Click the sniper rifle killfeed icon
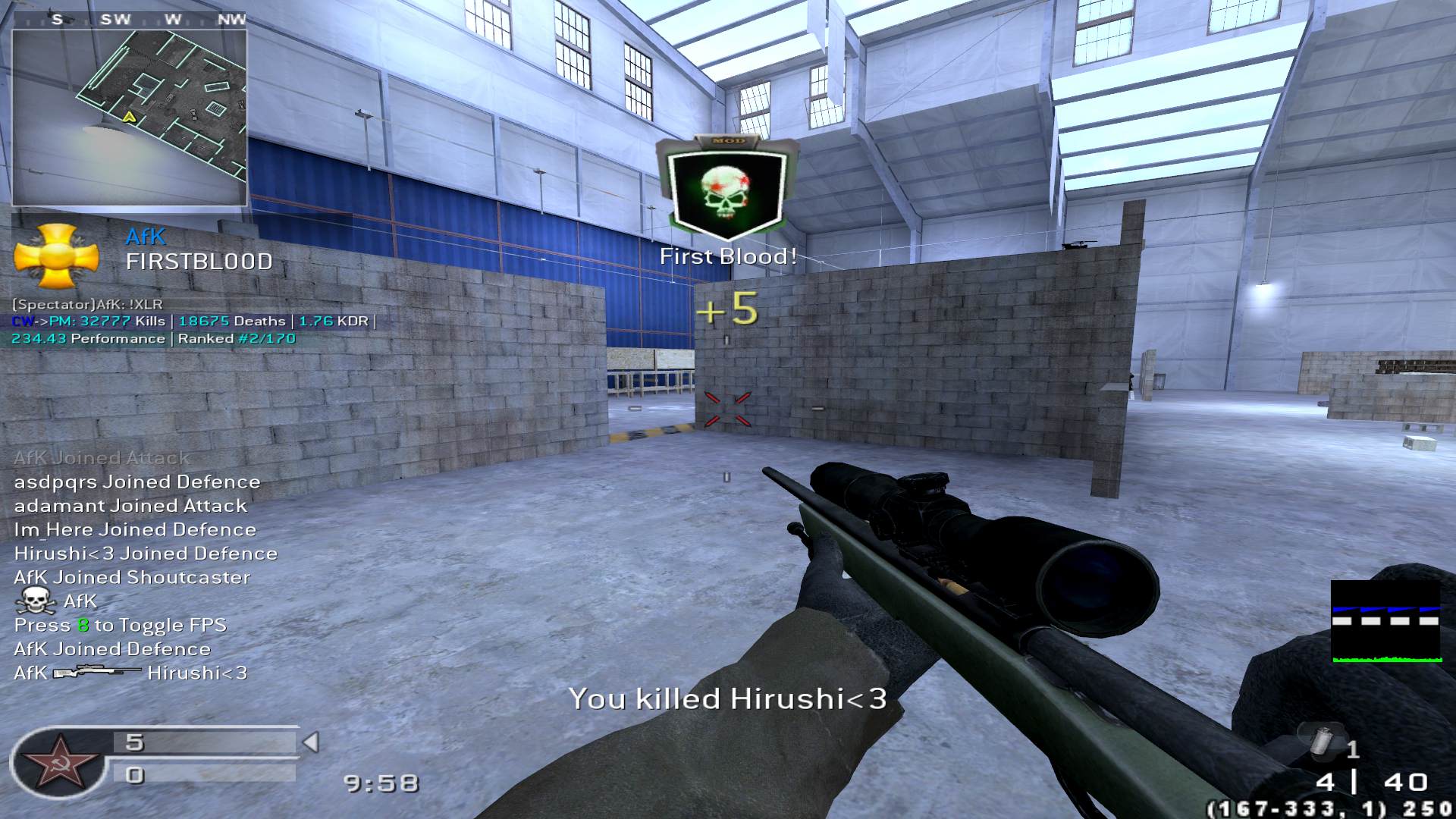Image resolution: width=1456 pixels, height=819 pixels. click(97, 672)
